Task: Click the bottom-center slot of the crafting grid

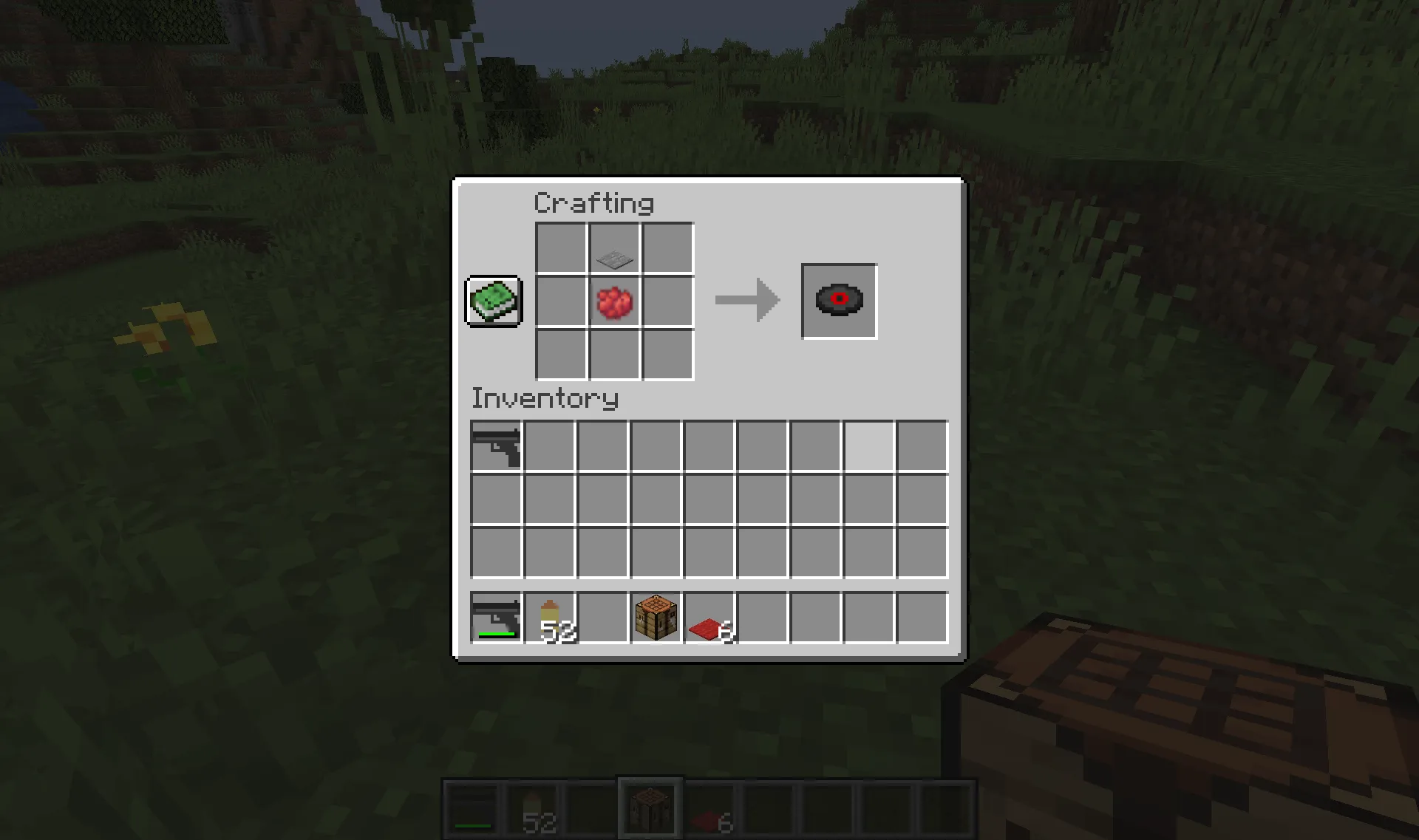Action: 613,354
